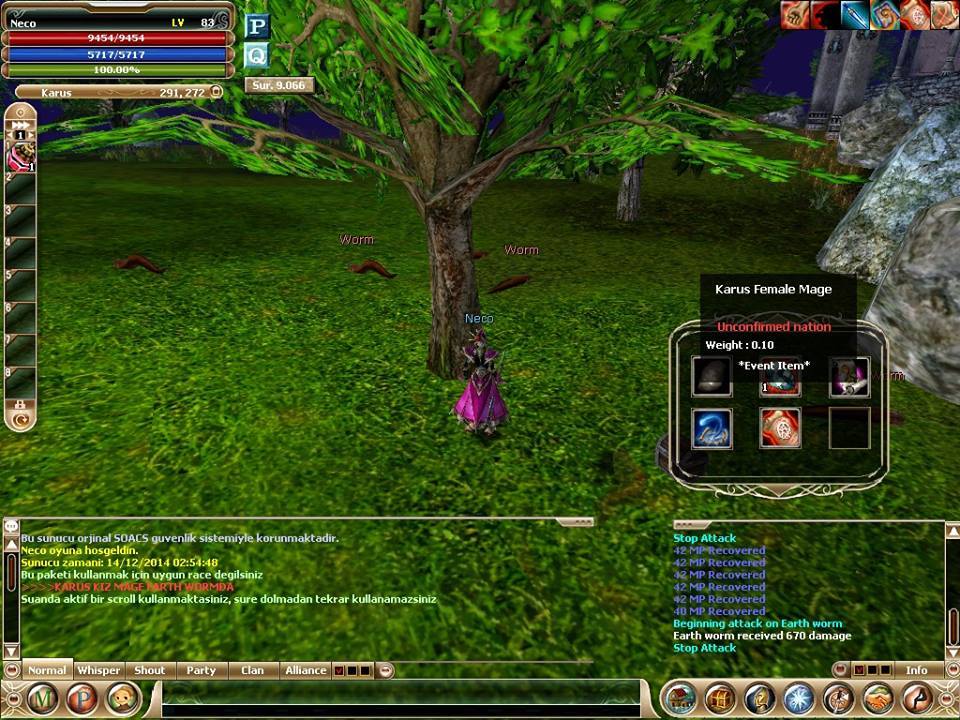The image size is (960, 720).
Task: Click the character face round button
Action: coord(123,698)
